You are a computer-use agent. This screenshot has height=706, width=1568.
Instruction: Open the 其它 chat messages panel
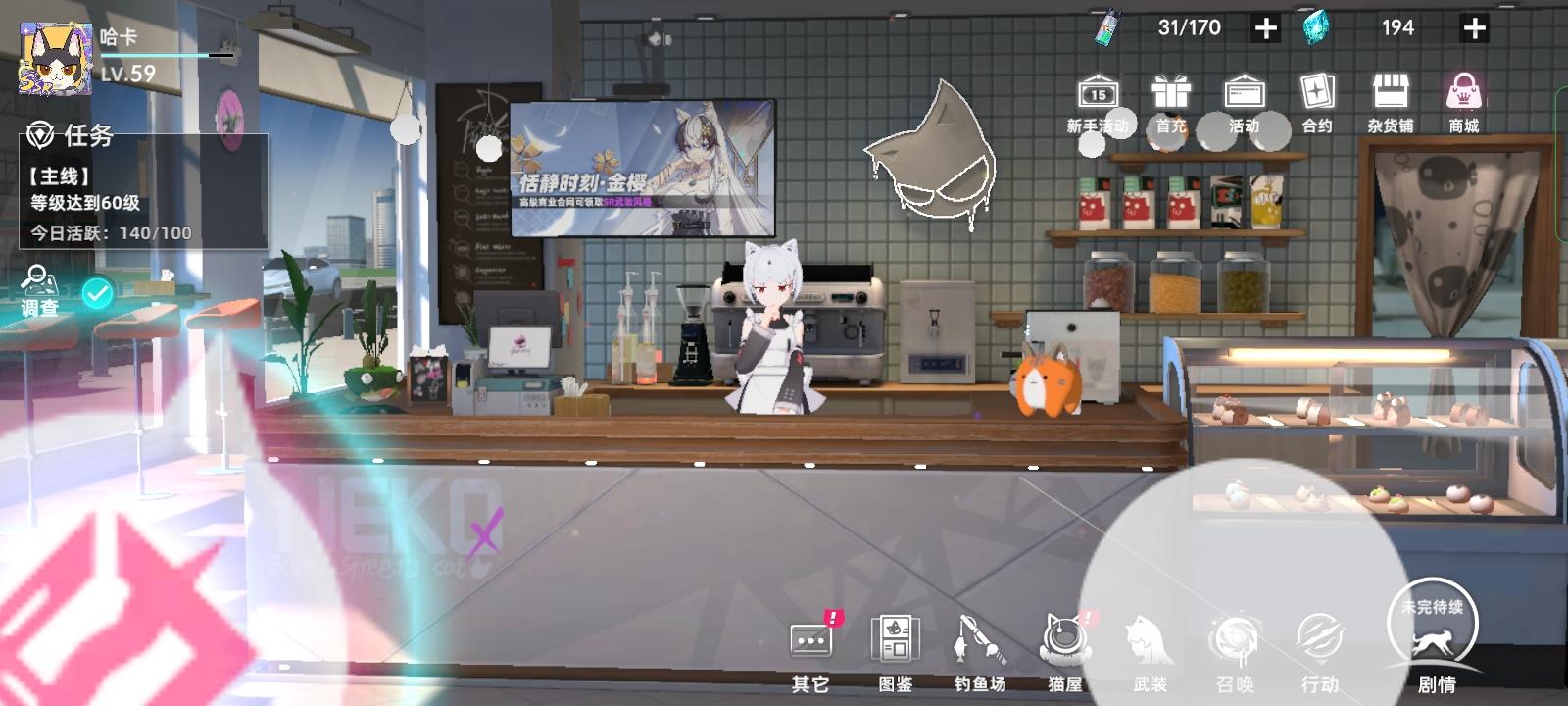click(811, 647)
